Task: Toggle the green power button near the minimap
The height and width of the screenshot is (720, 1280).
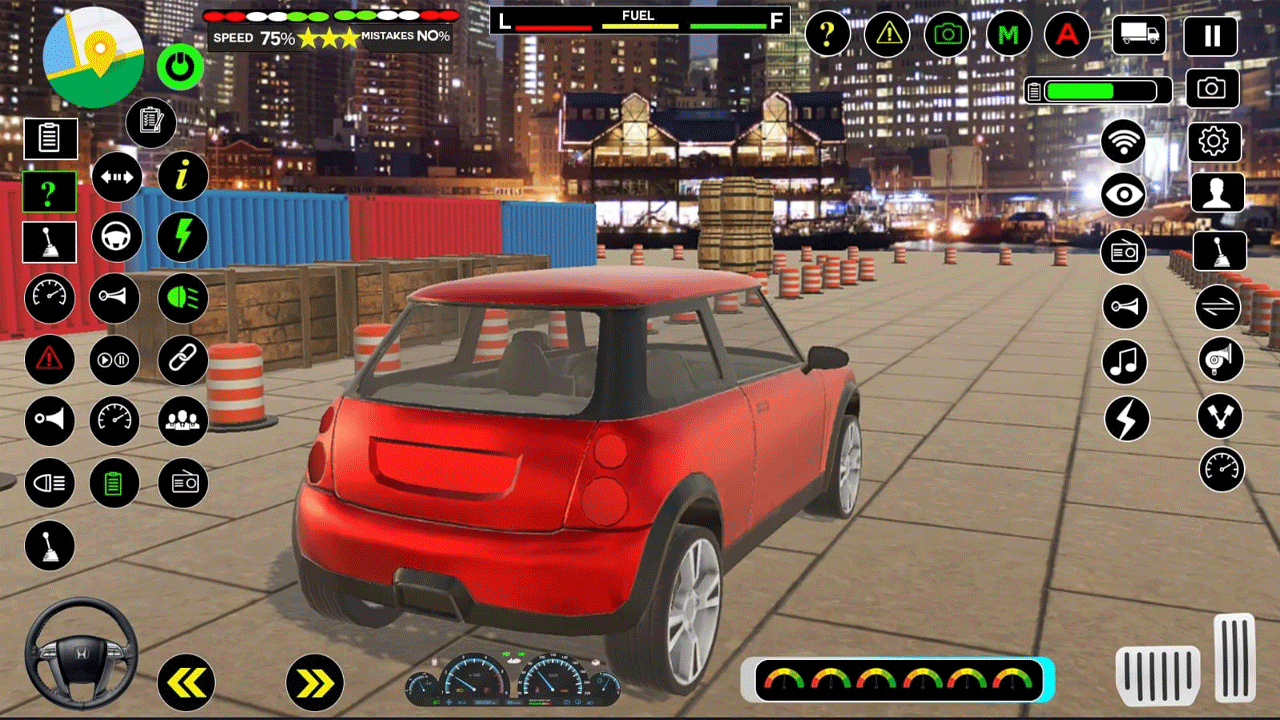Action: pos(180,66)
